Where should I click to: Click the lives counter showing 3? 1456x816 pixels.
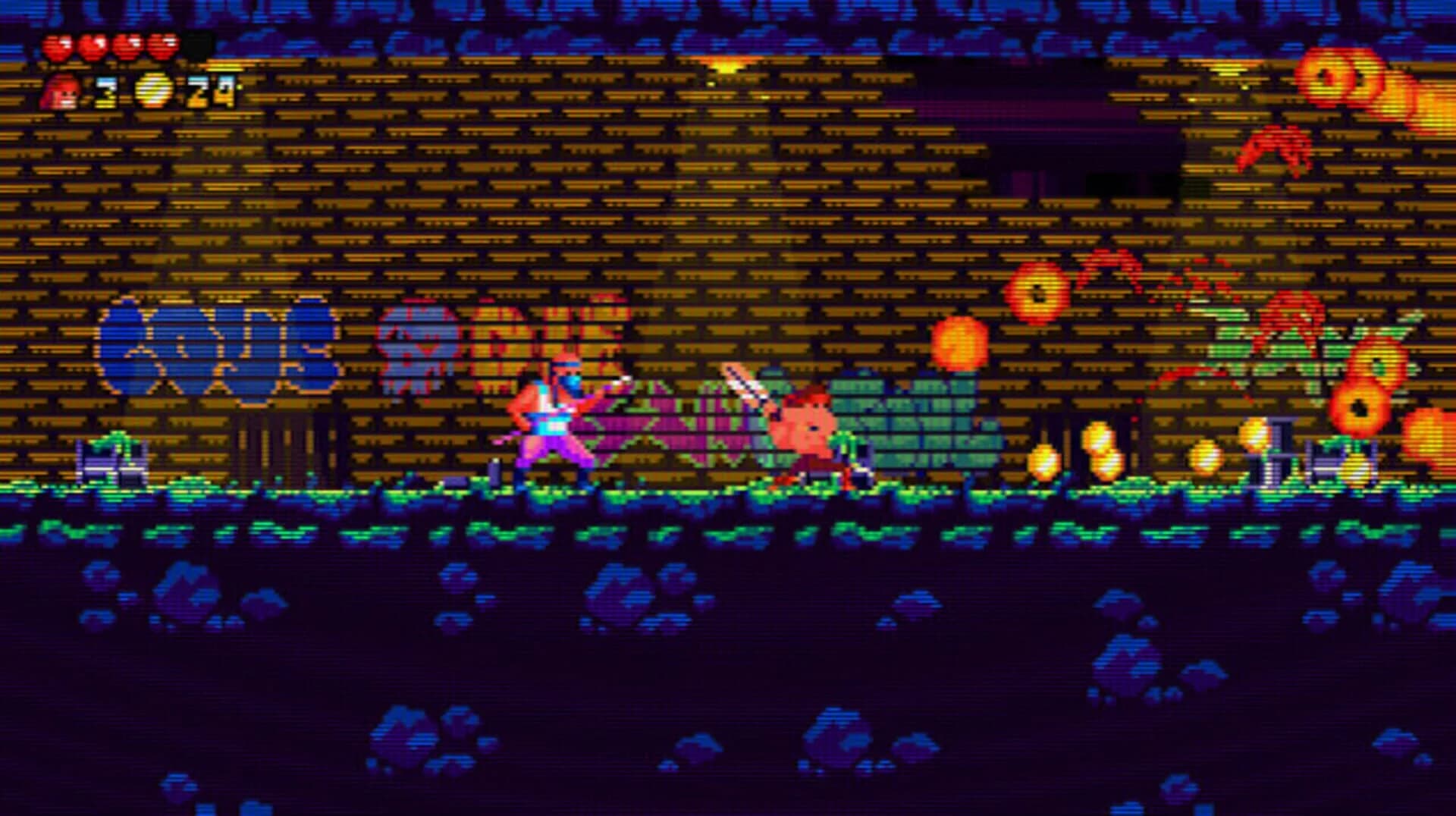tap(106, 93)
